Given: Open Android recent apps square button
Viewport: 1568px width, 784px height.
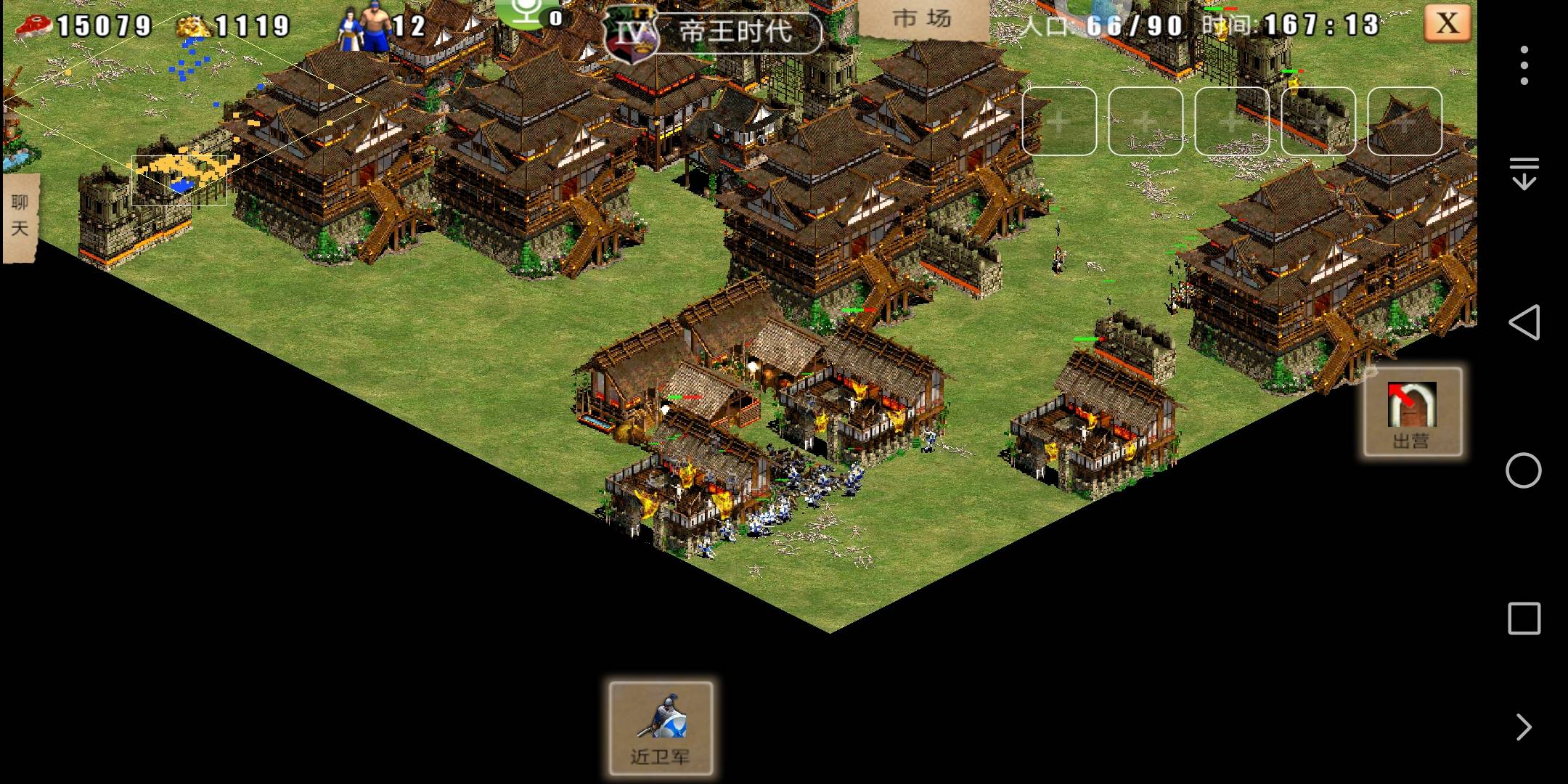Looking at the screenshot, I should tap(1523, 618).
